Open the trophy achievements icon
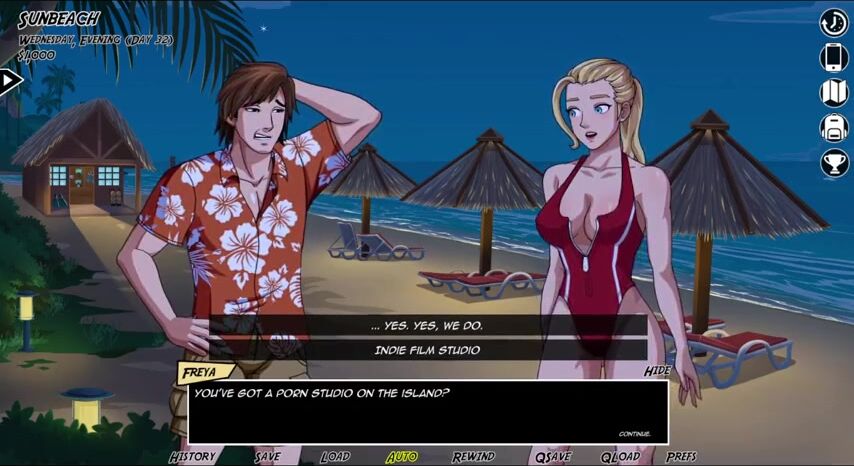Screen dimensions: 854x466 [834, 162]
